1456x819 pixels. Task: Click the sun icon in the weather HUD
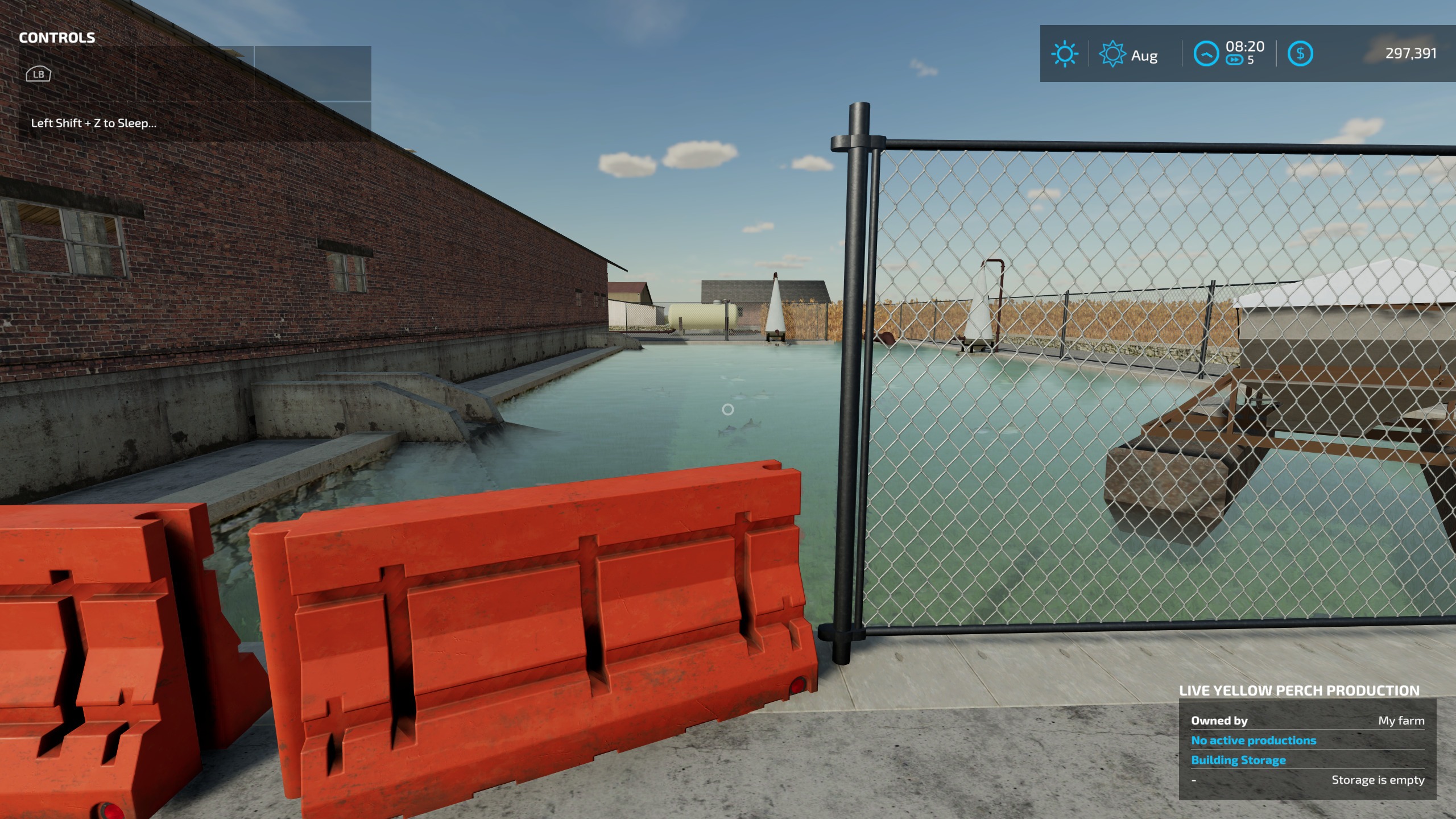pos(1064,54)
